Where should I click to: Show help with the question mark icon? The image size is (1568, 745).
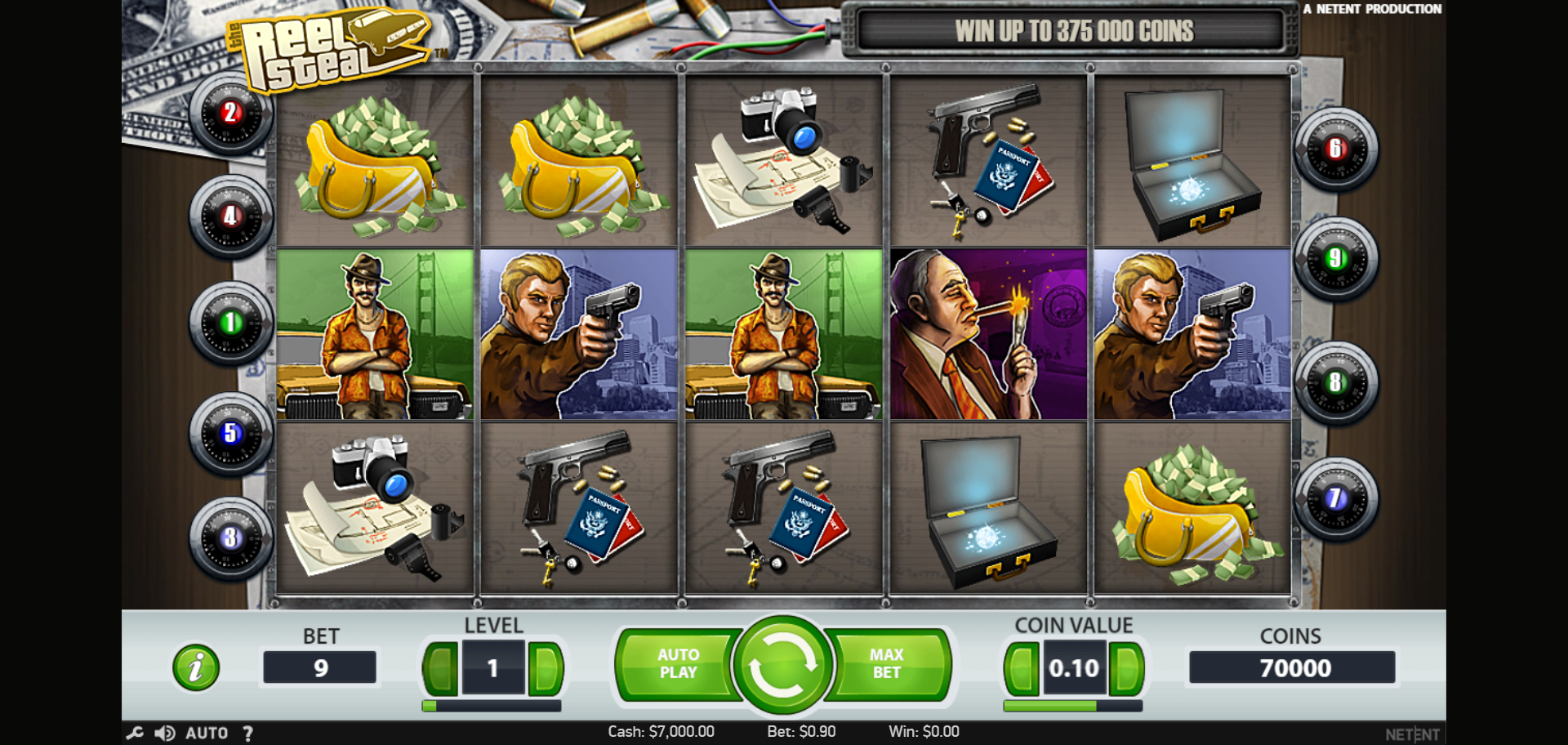pyautogui.click(x=247, y=733)
